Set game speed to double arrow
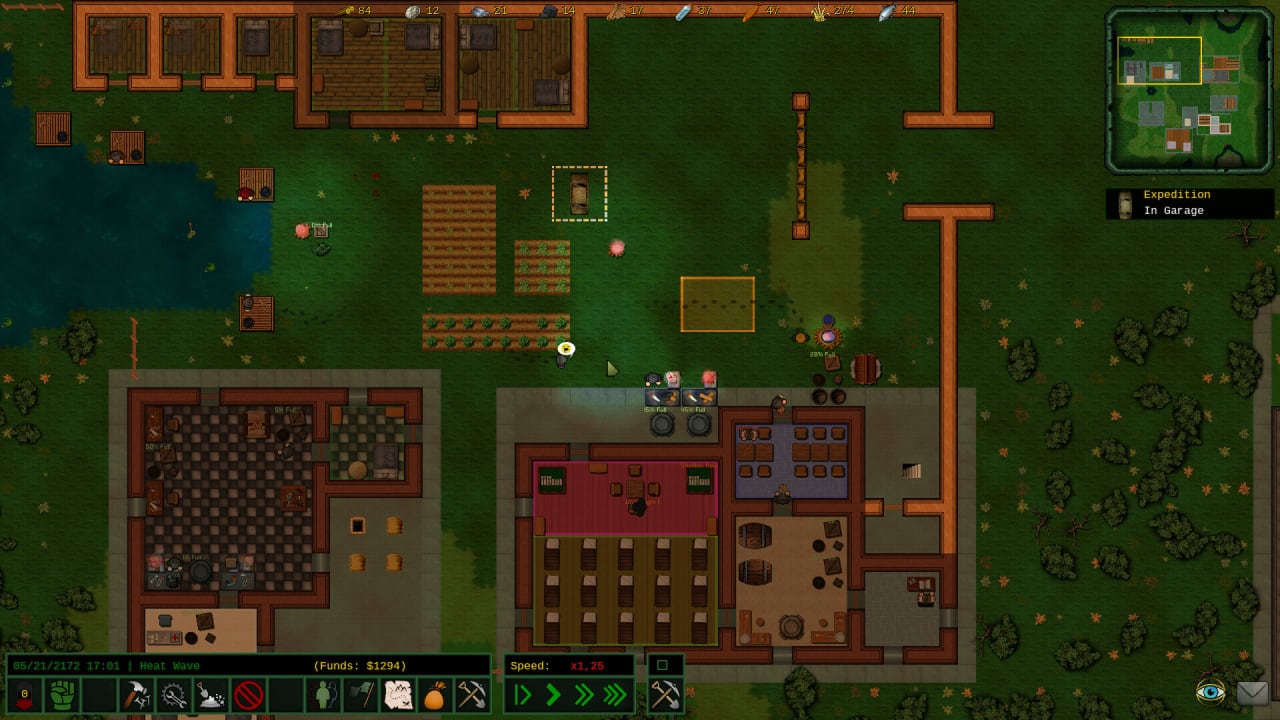 [584, 694]
